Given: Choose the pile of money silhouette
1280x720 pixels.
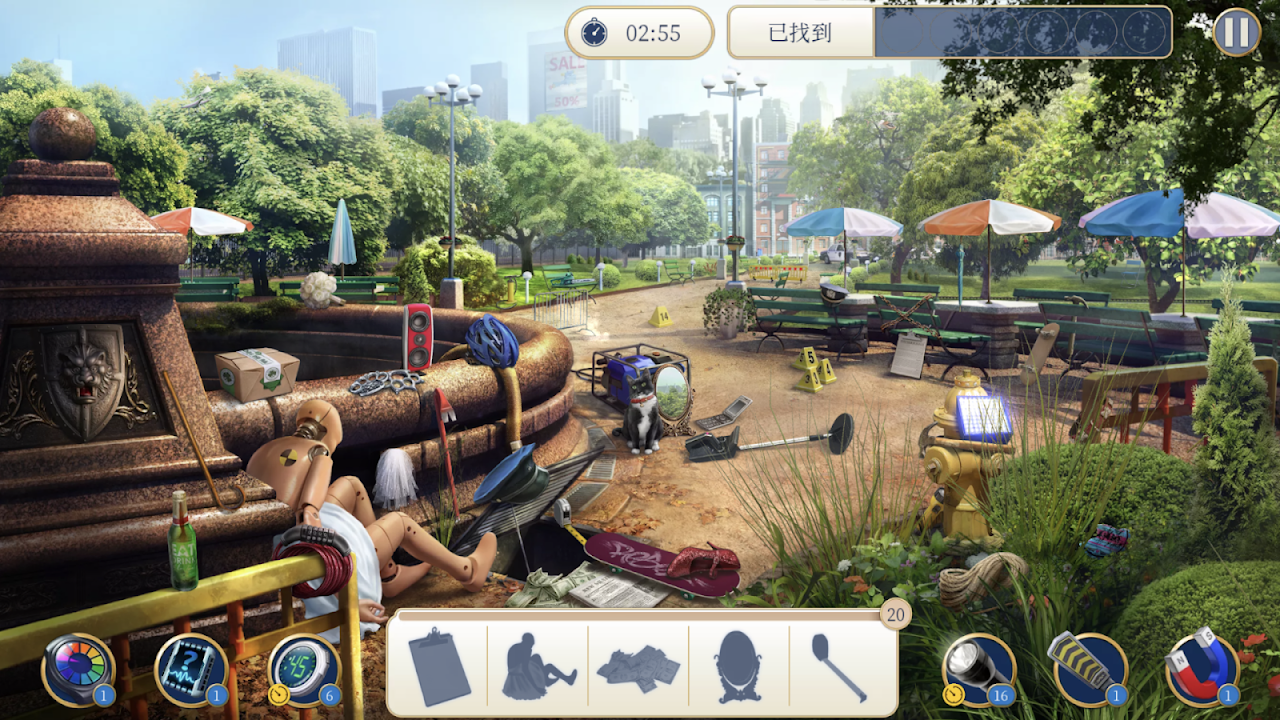Looking at the screenshot, I should coord(638,667).
